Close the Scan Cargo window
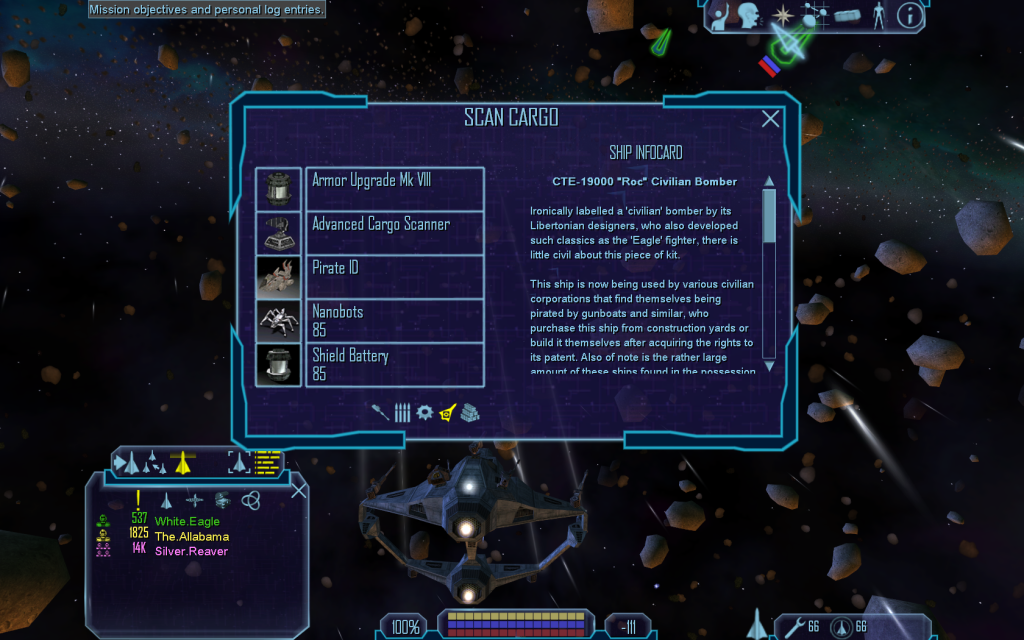Viewport: 1024px width, 640px height. click(771, 119)
